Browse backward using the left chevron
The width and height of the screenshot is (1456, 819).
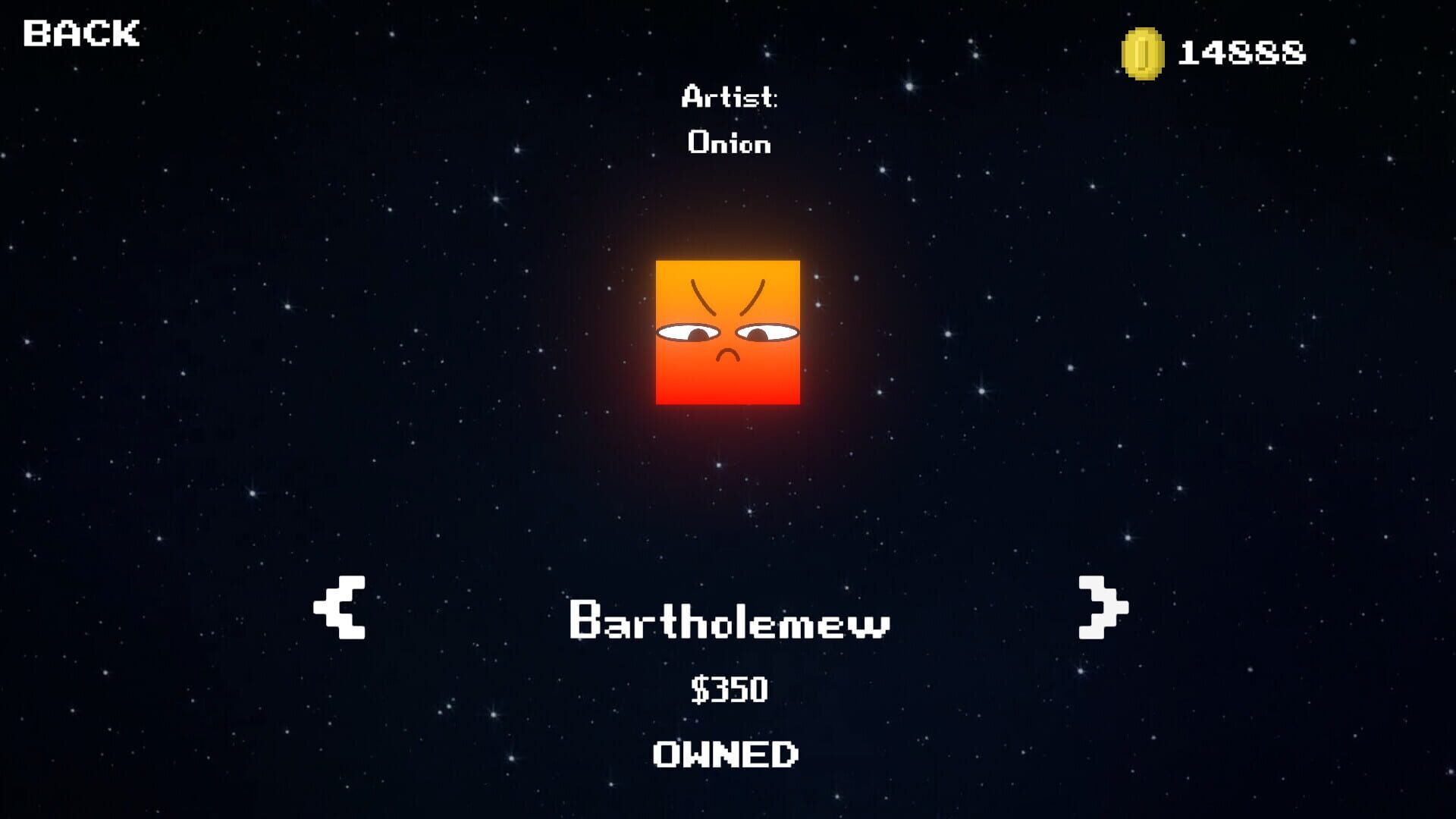coord(341,607)
